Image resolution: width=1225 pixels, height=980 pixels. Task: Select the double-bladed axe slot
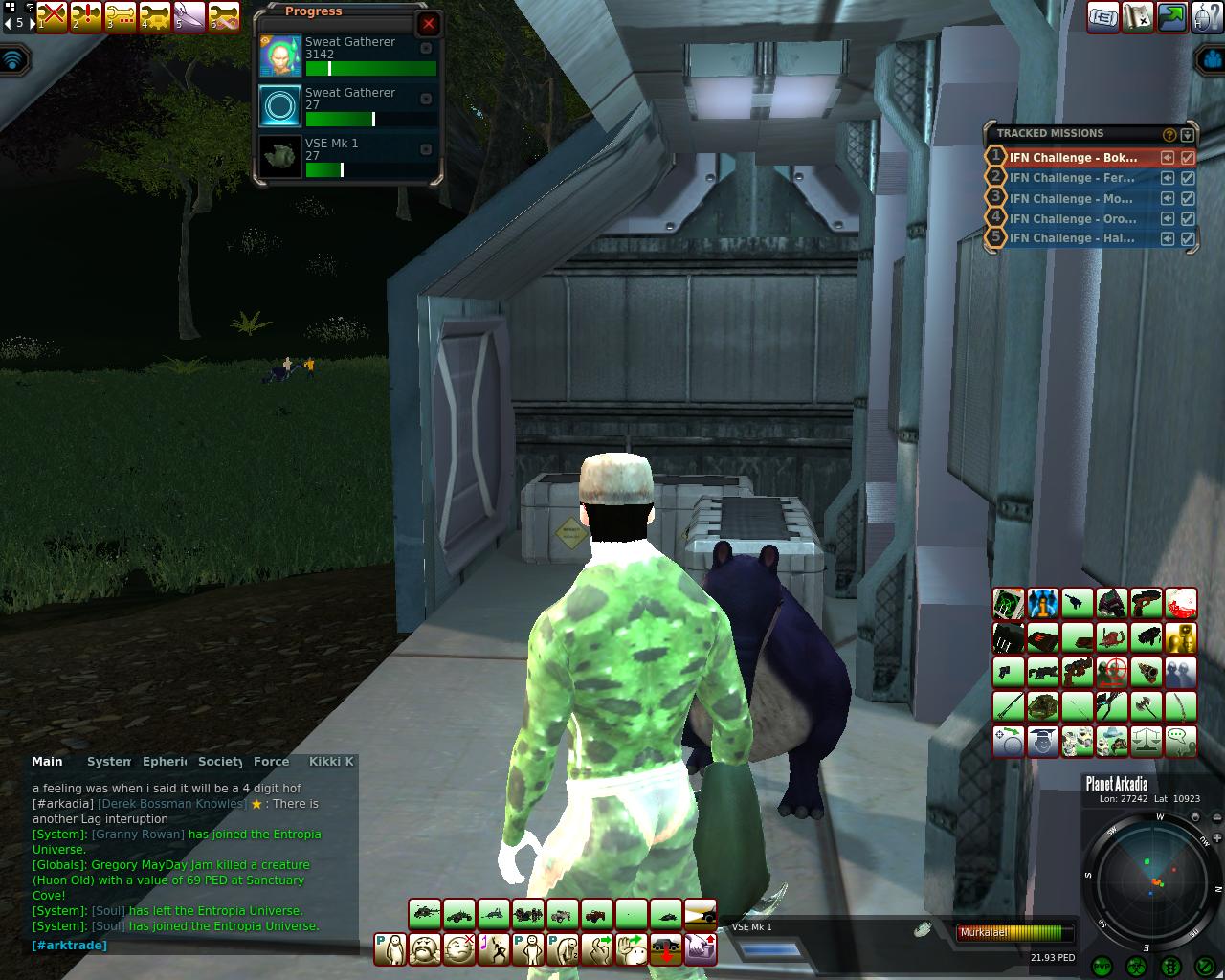(x=1146, y=707)
